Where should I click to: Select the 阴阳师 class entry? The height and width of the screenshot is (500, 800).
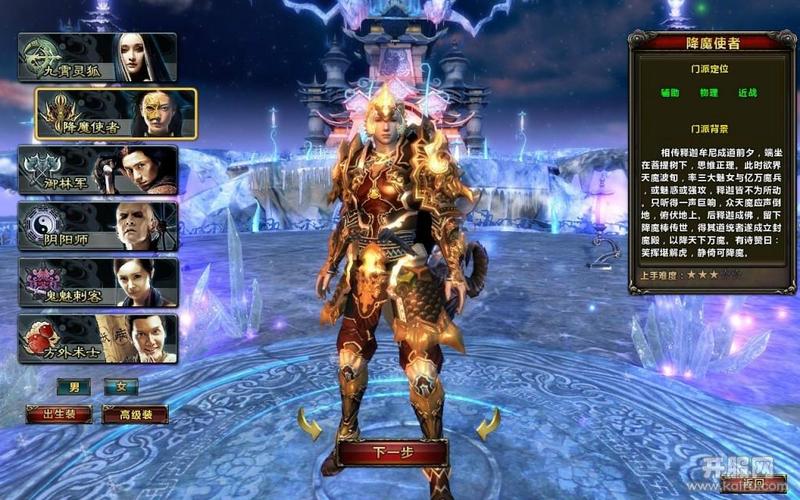tap(97, 226)
